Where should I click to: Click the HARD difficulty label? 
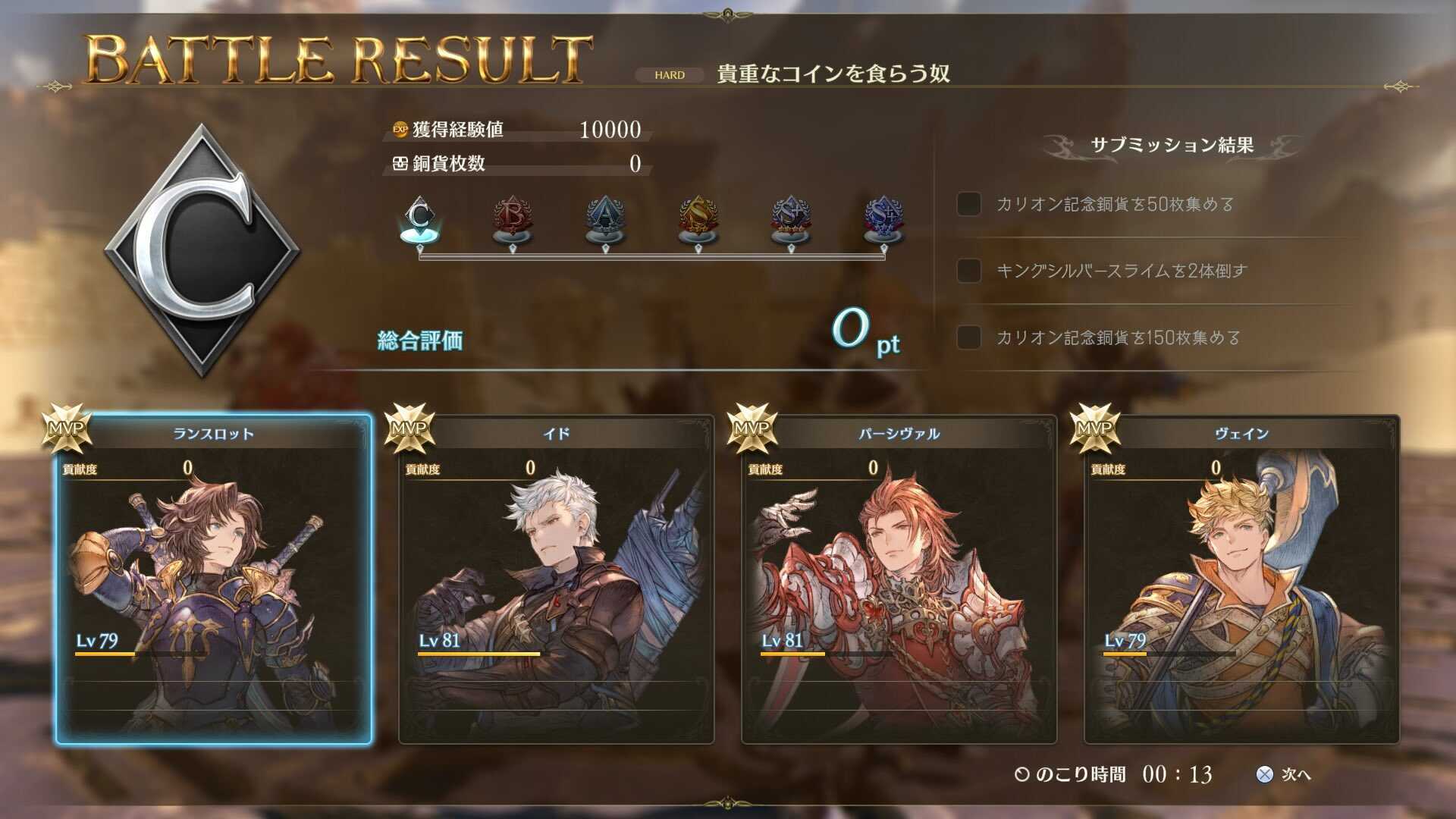point(670,74)
